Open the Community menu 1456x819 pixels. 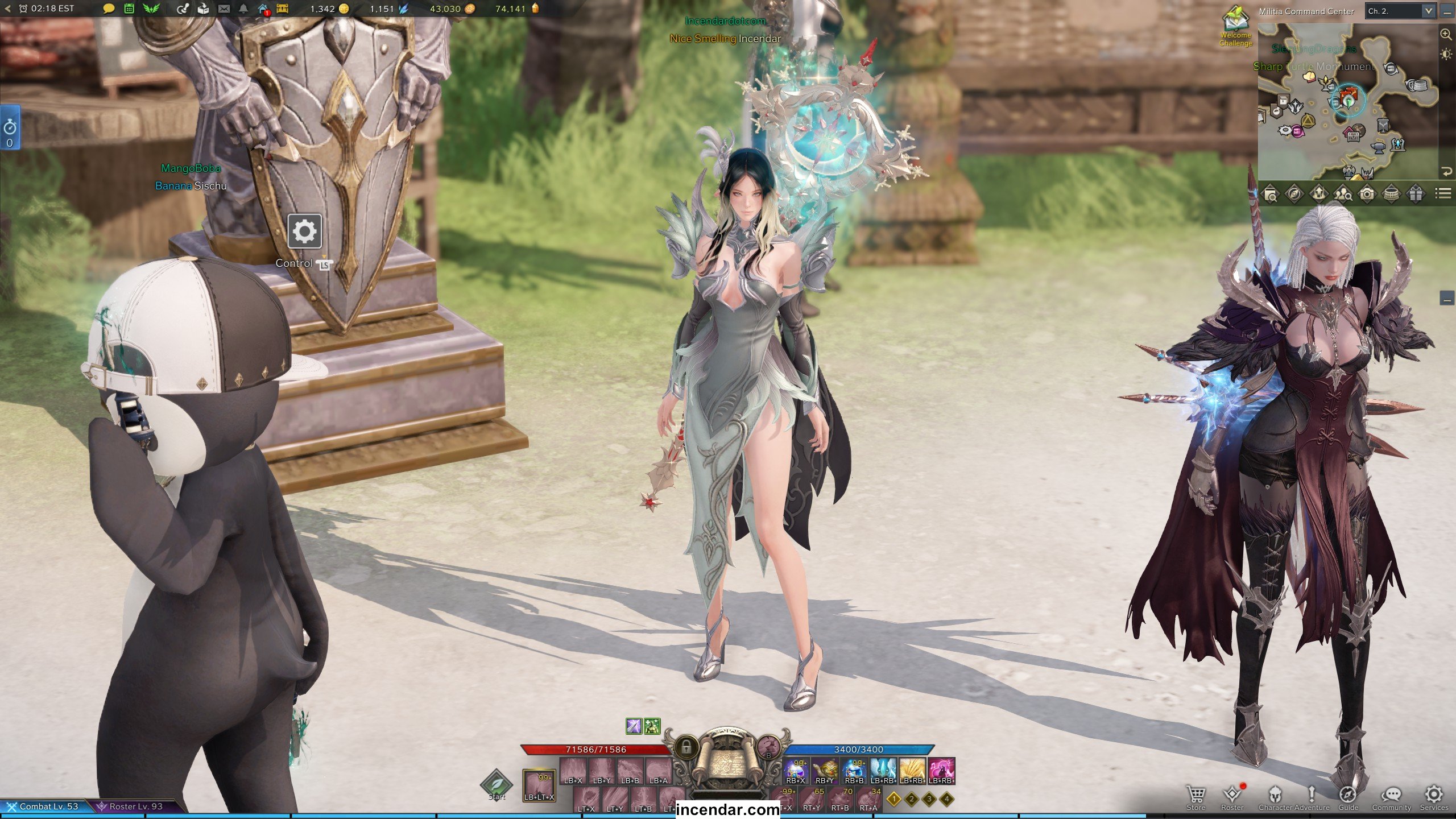(1391, 795)
